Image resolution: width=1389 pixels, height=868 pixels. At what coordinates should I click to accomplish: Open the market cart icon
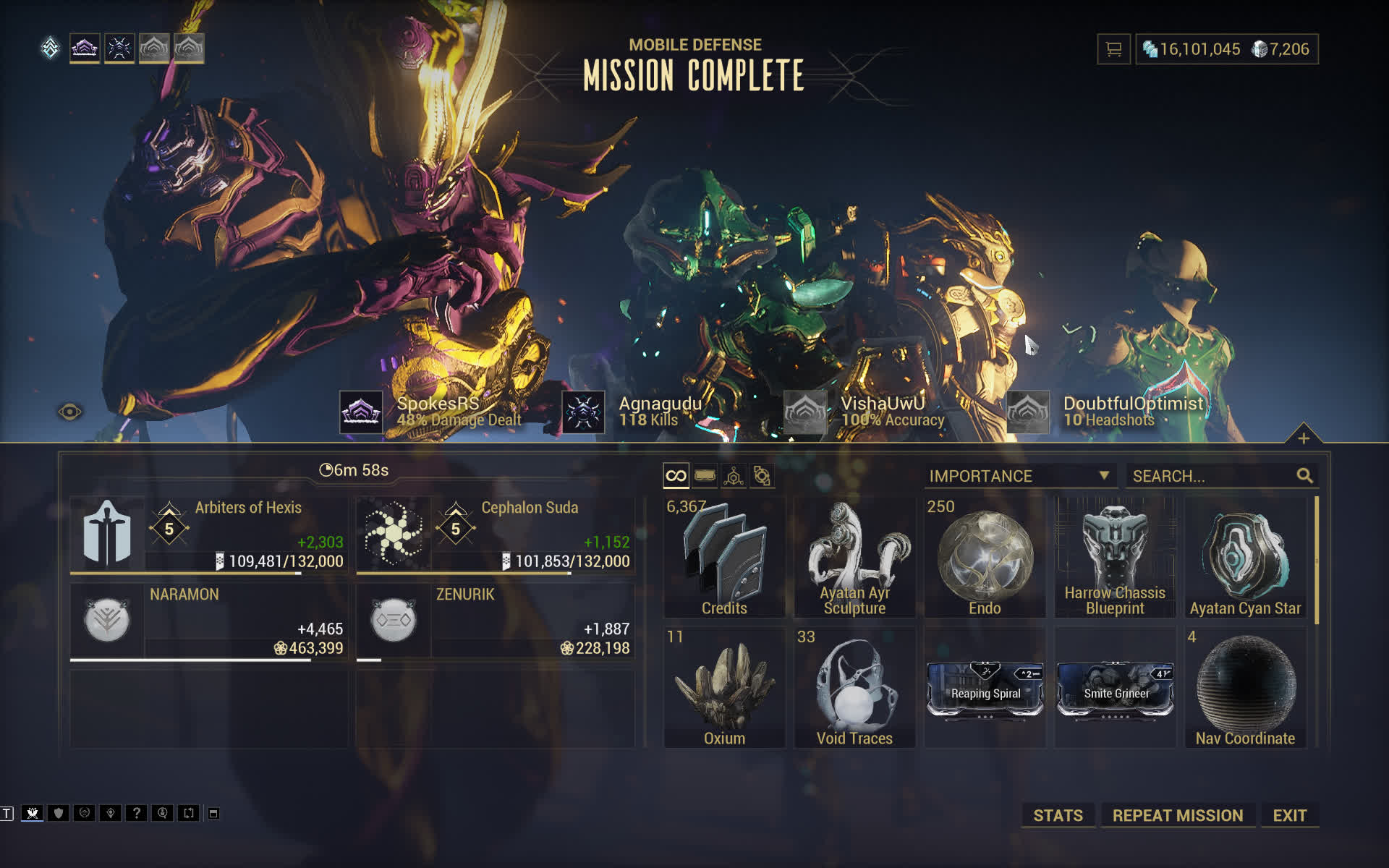[x=1113, y=49]
